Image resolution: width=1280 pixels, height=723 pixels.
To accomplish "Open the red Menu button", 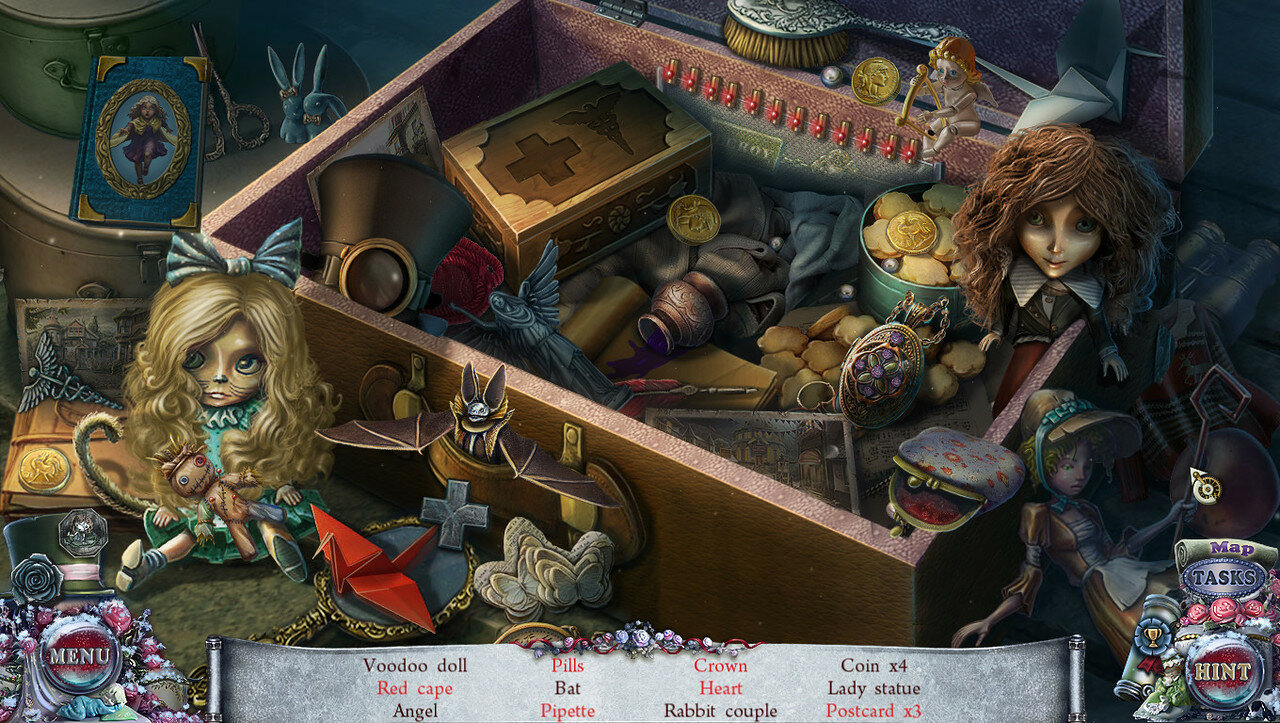I will [72, 657].
